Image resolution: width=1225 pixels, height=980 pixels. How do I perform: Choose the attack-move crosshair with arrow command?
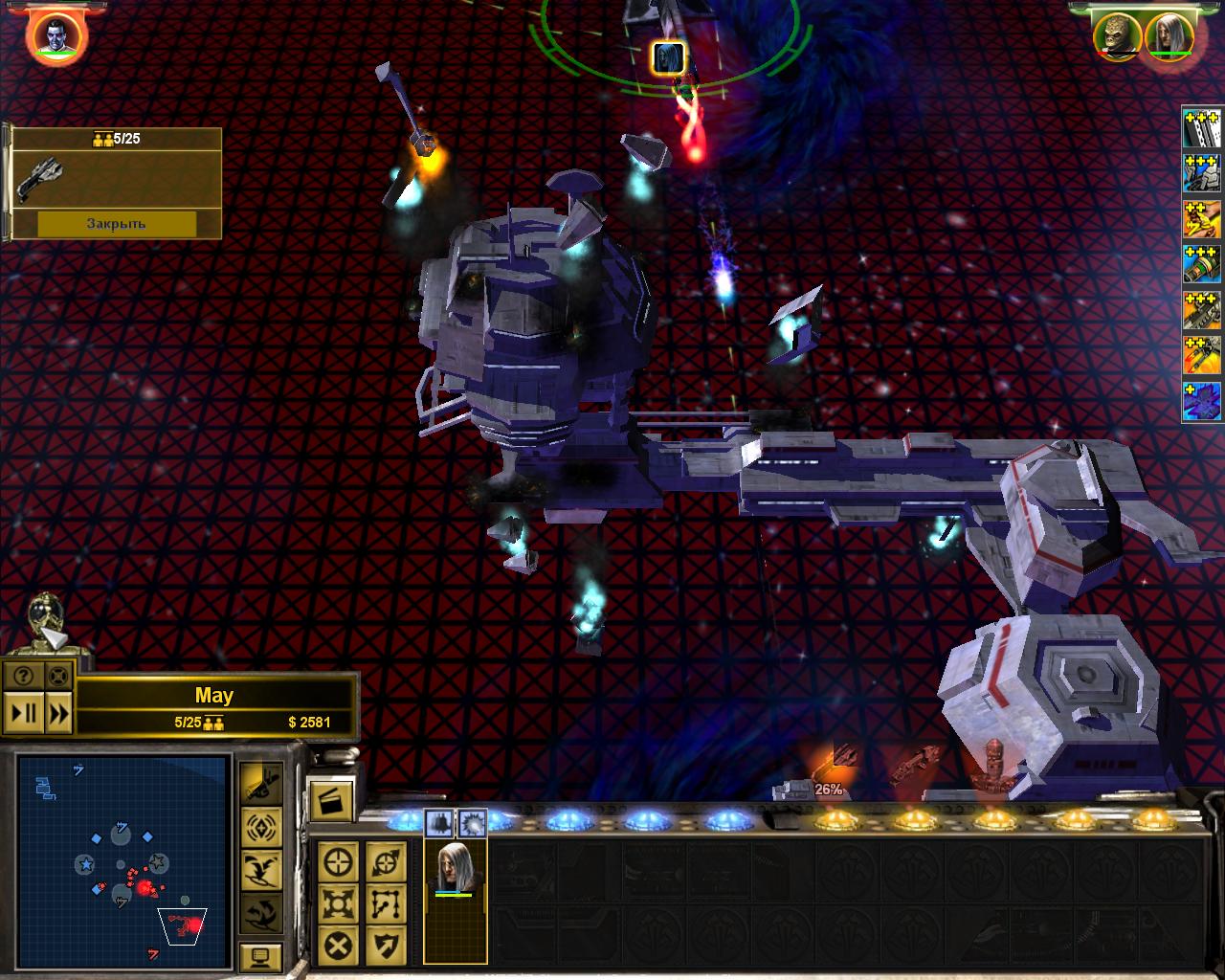tap(386, 862)
